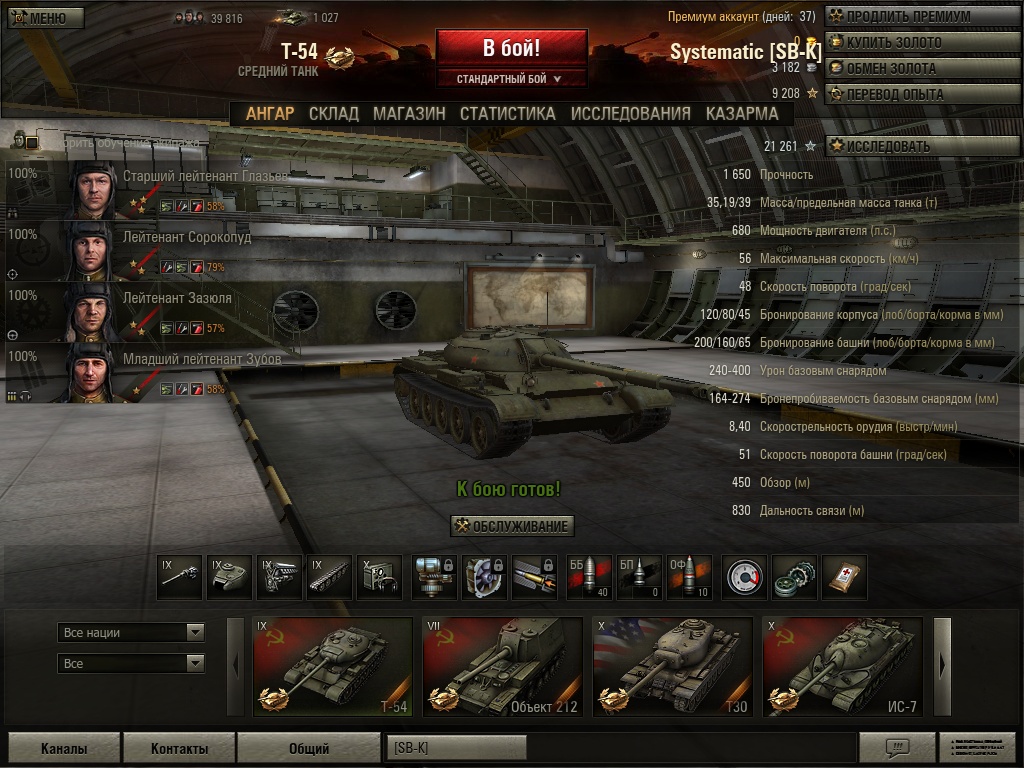Open the Каналы chat list
1024x768 pixels.
coord(64,748)
